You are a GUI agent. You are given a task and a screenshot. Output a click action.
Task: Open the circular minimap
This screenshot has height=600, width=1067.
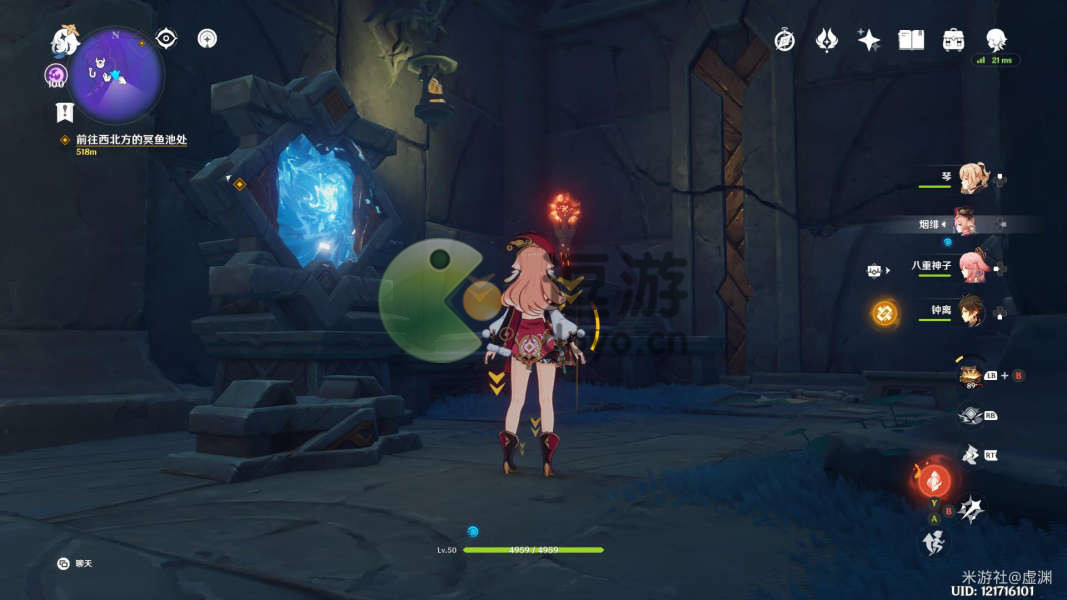point(116,74)
